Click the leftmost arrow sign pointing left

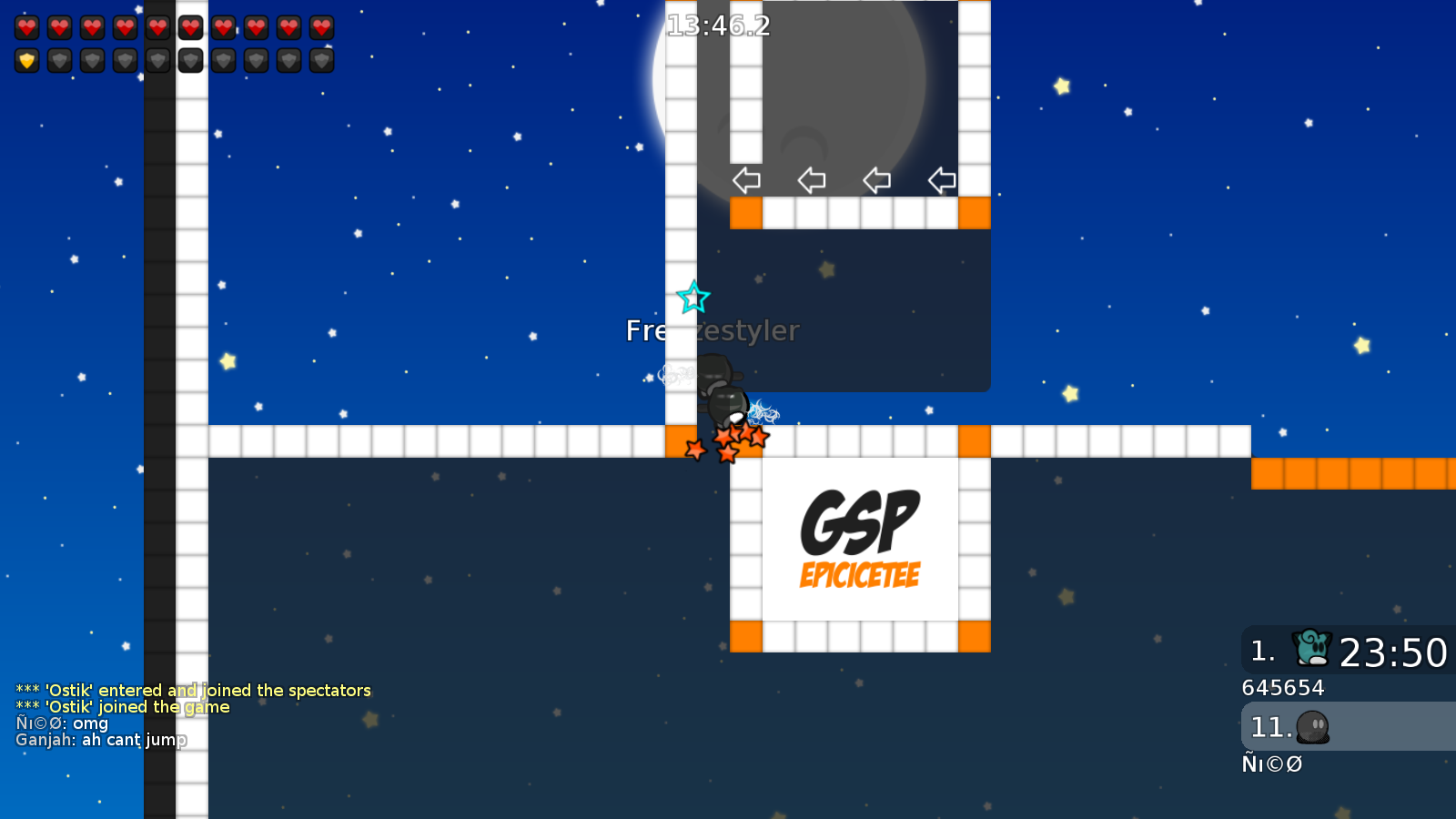click(746, 179)
